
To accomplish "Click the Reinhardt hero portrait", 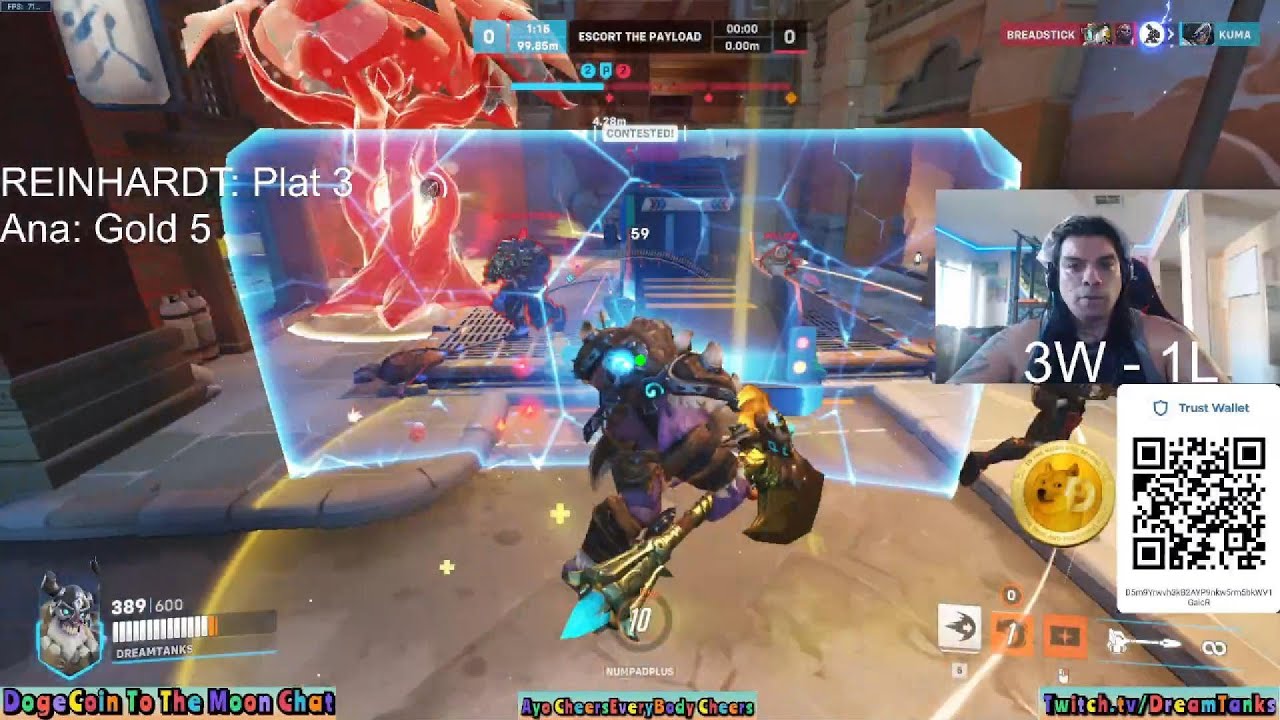I will point(68,620).
